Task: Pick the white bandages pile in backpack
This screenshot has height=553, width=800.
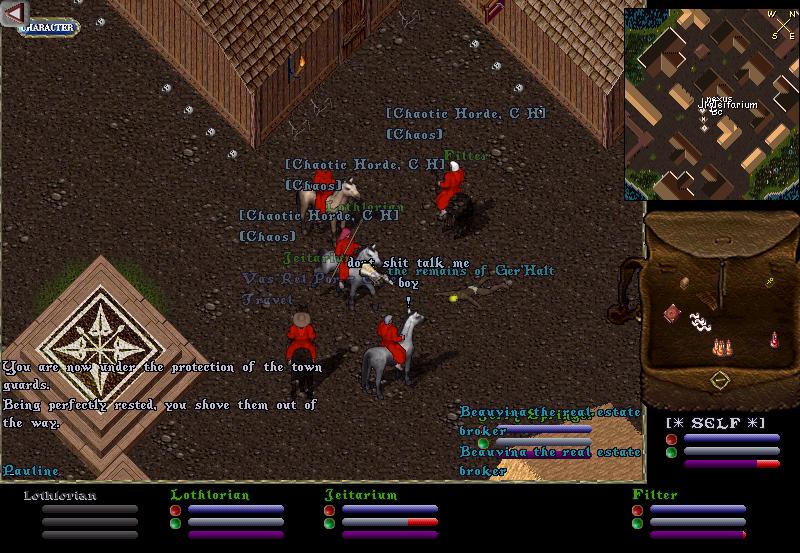Action: [x=700, y=322]
